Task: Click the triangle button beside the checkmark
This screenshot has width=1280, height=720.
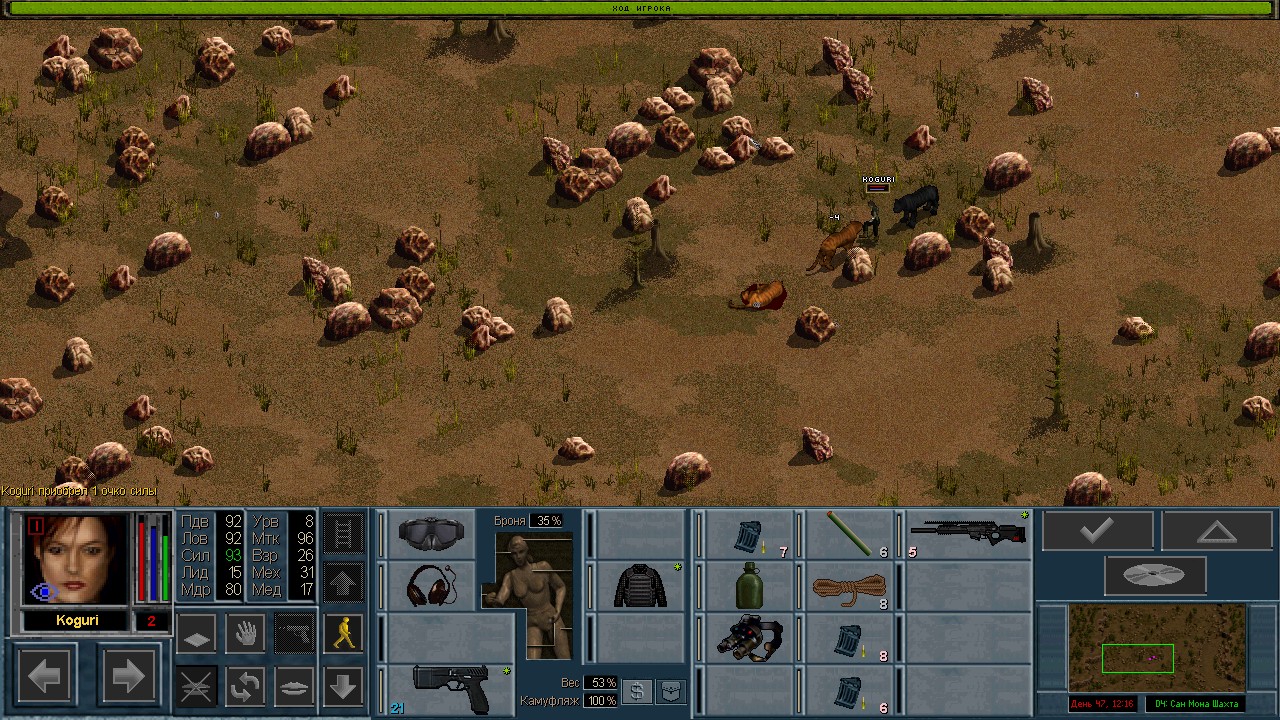Action: pyautogui.click(x=1216, y=531)
